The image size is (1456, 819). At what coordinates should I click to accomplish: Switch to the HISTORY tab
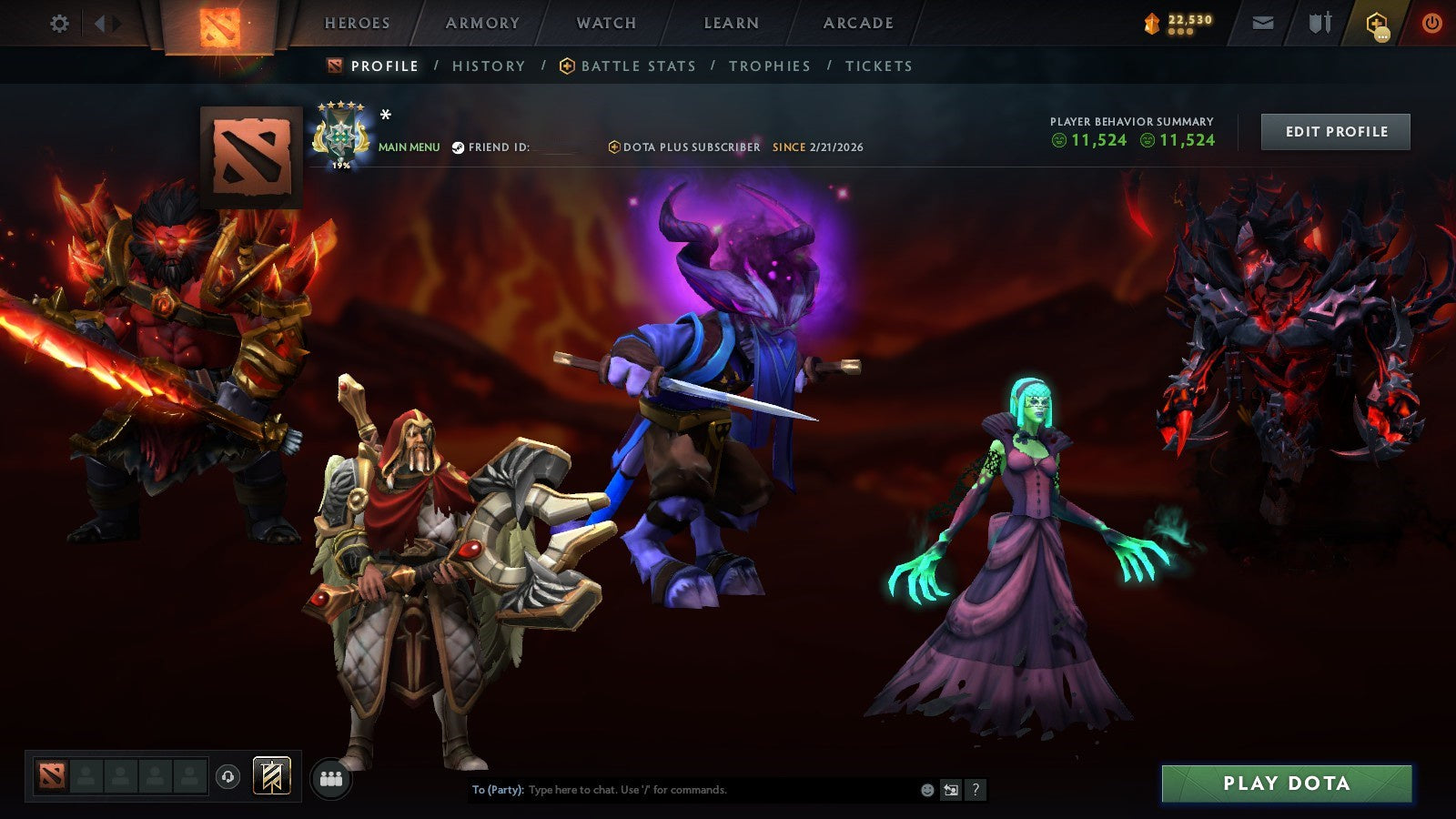click(489, 66)
